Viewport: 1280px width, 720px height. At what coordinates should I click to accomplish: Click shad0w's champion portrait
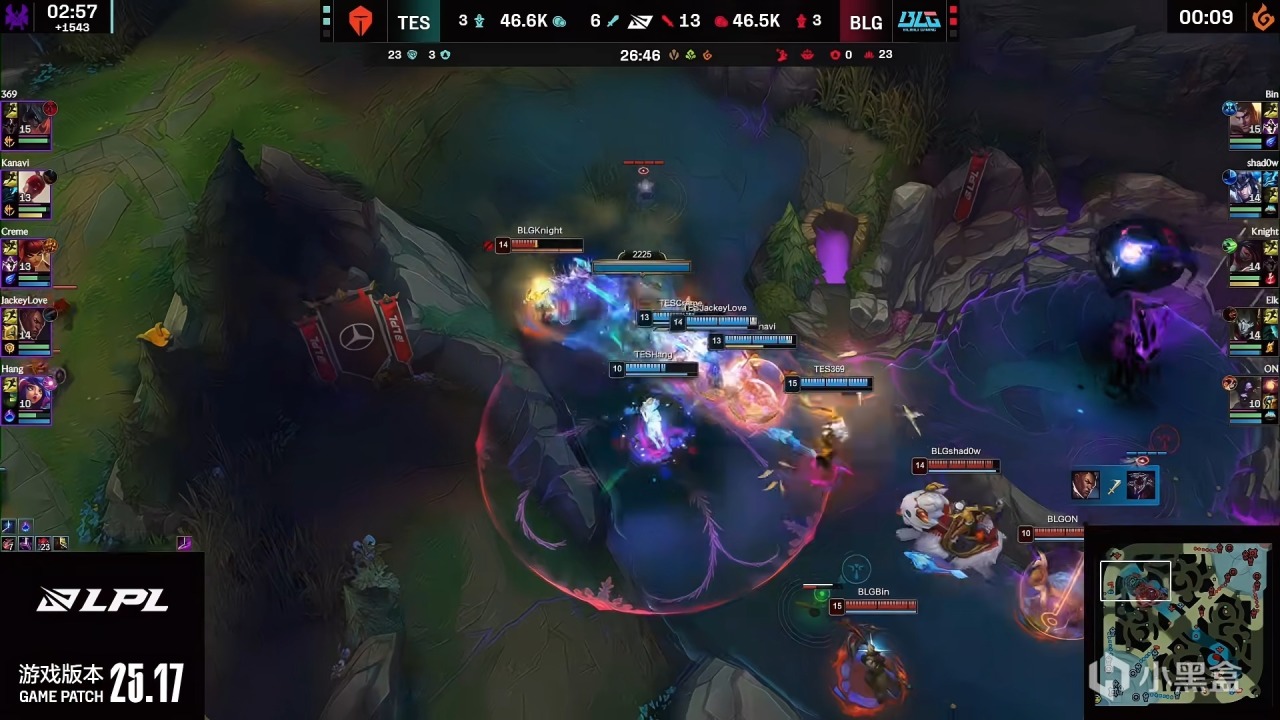1247,187
